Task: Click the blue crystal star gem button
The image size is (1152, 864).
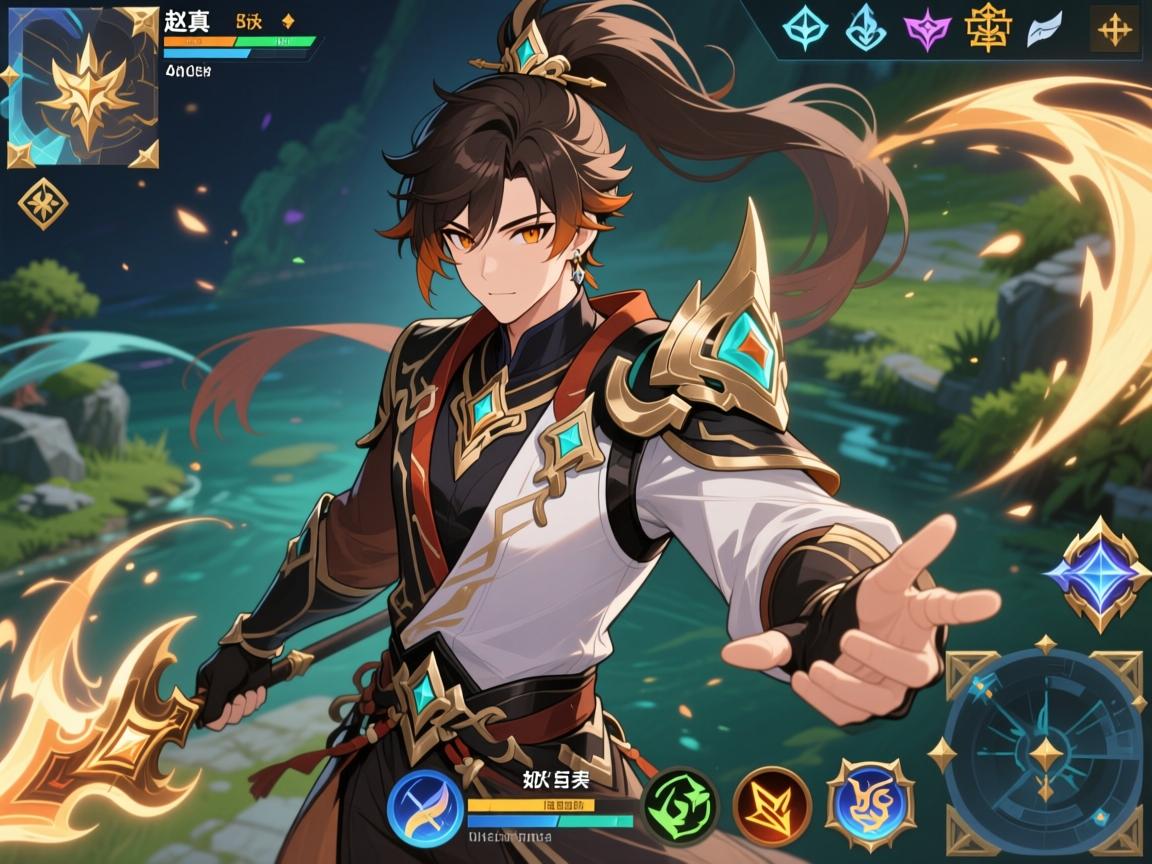Action: click(x=1089, y=573)
